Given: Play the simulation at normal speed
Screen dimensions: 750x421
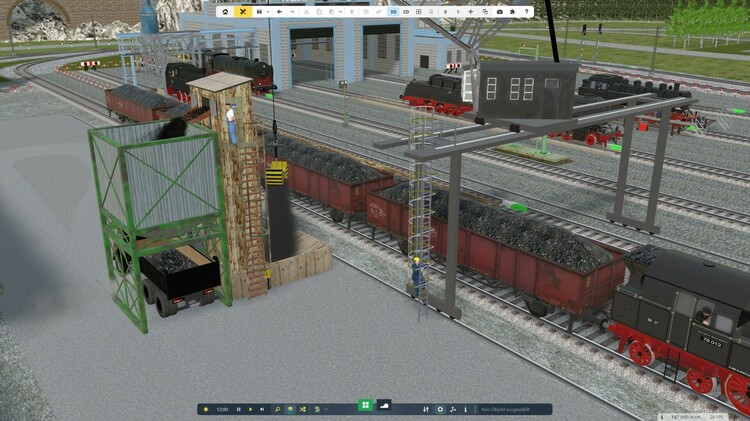Looking at the screenshot, I should [250, 409].
